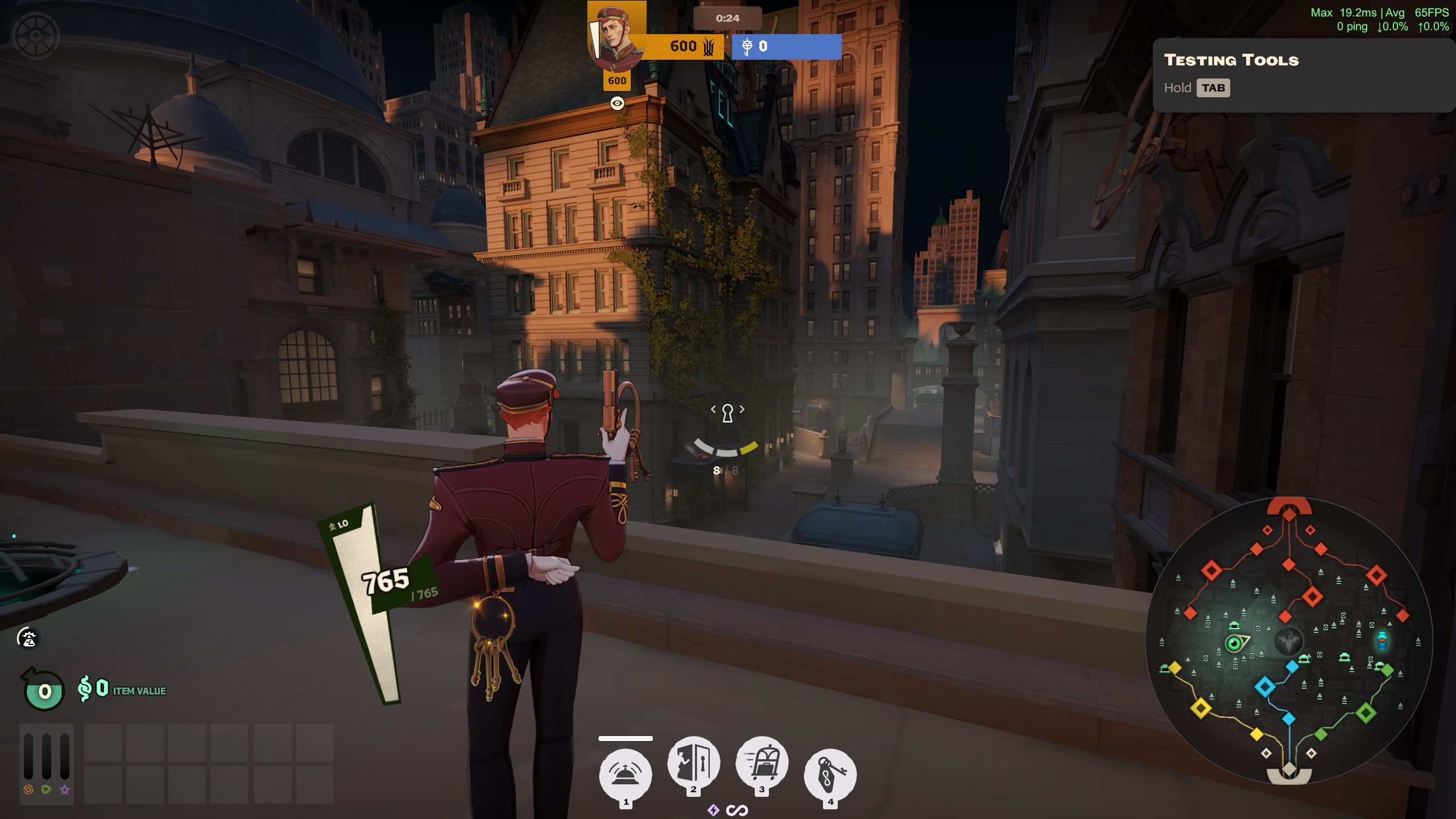
Task: Click the green souls pouch icon
Action: point(44,691)
